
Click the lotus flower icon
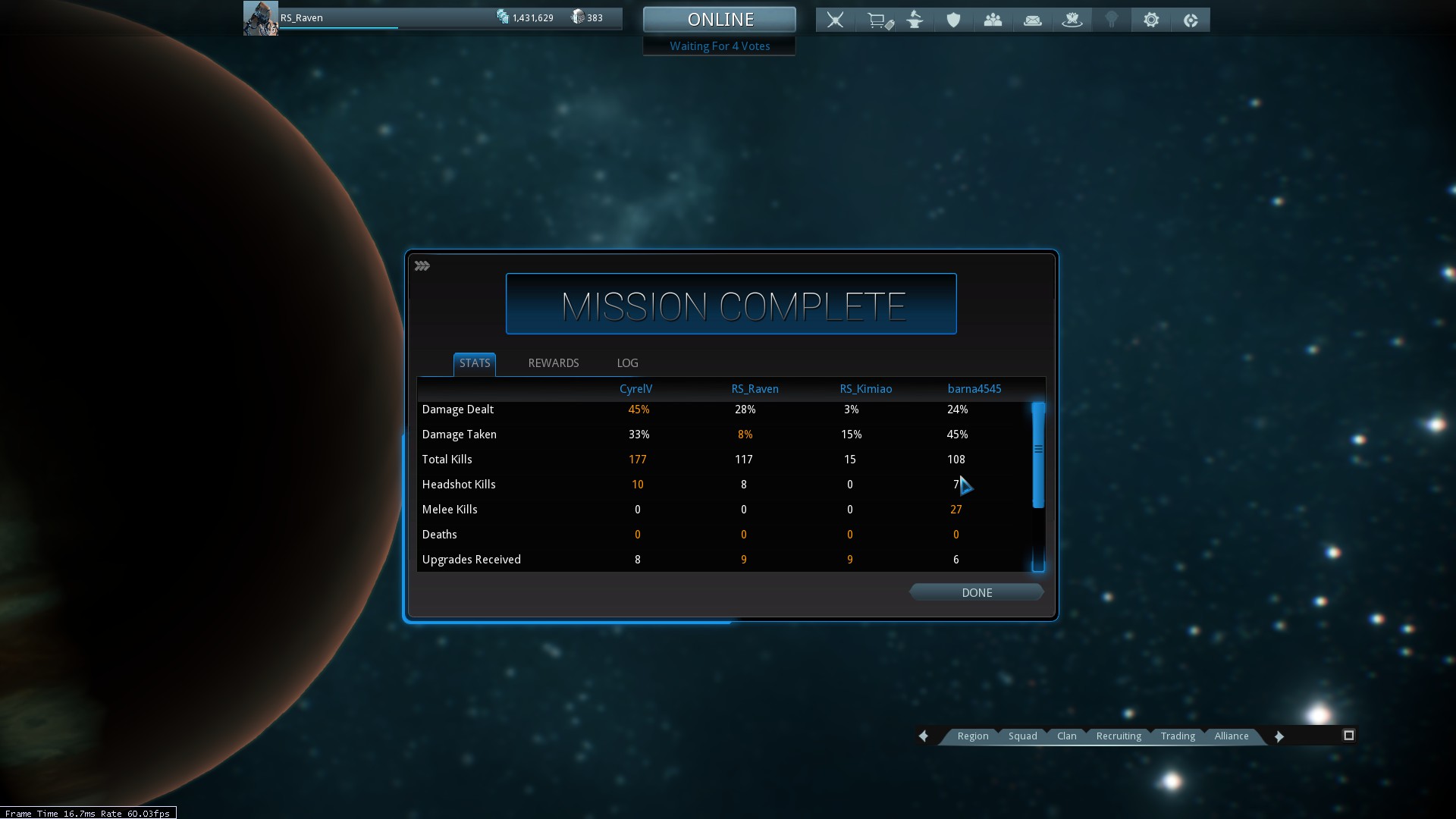click(x=1072, y=20)
